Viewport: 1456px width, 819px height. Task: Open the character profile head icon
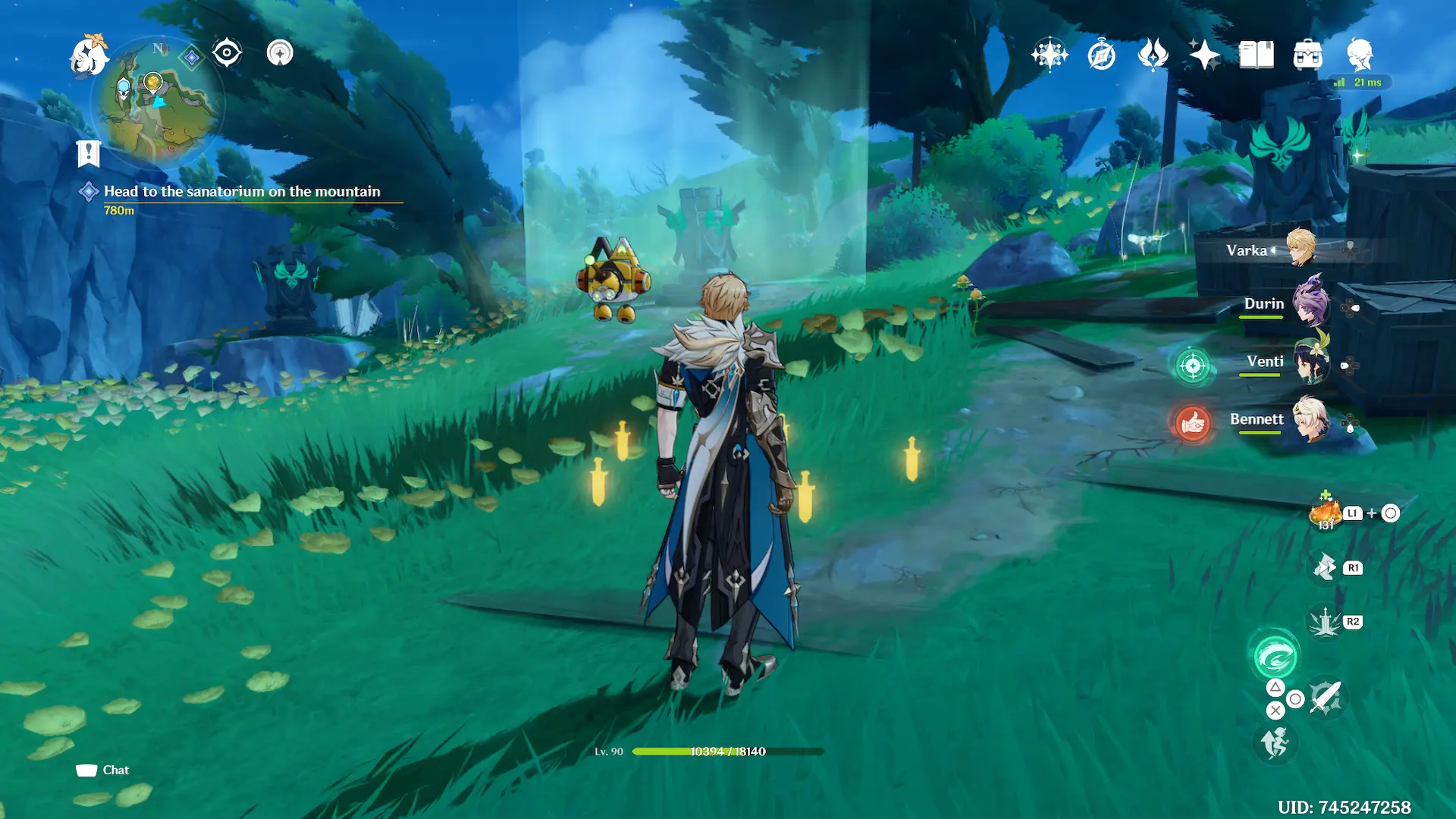click(x=1359, y=55)
